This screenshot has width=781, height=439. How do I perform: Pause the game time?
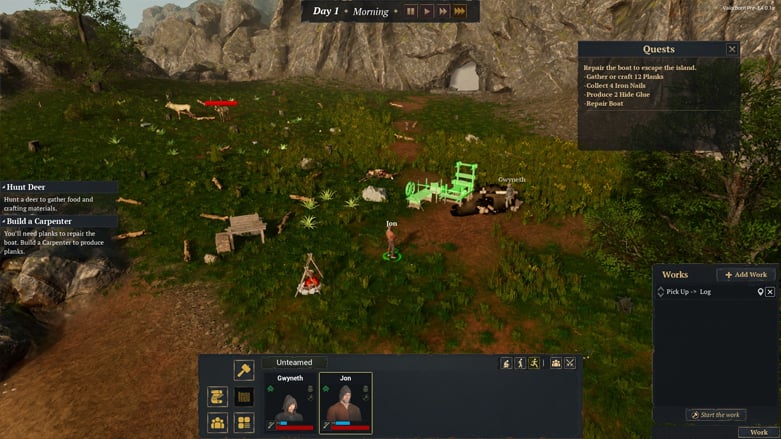[410, 11]
